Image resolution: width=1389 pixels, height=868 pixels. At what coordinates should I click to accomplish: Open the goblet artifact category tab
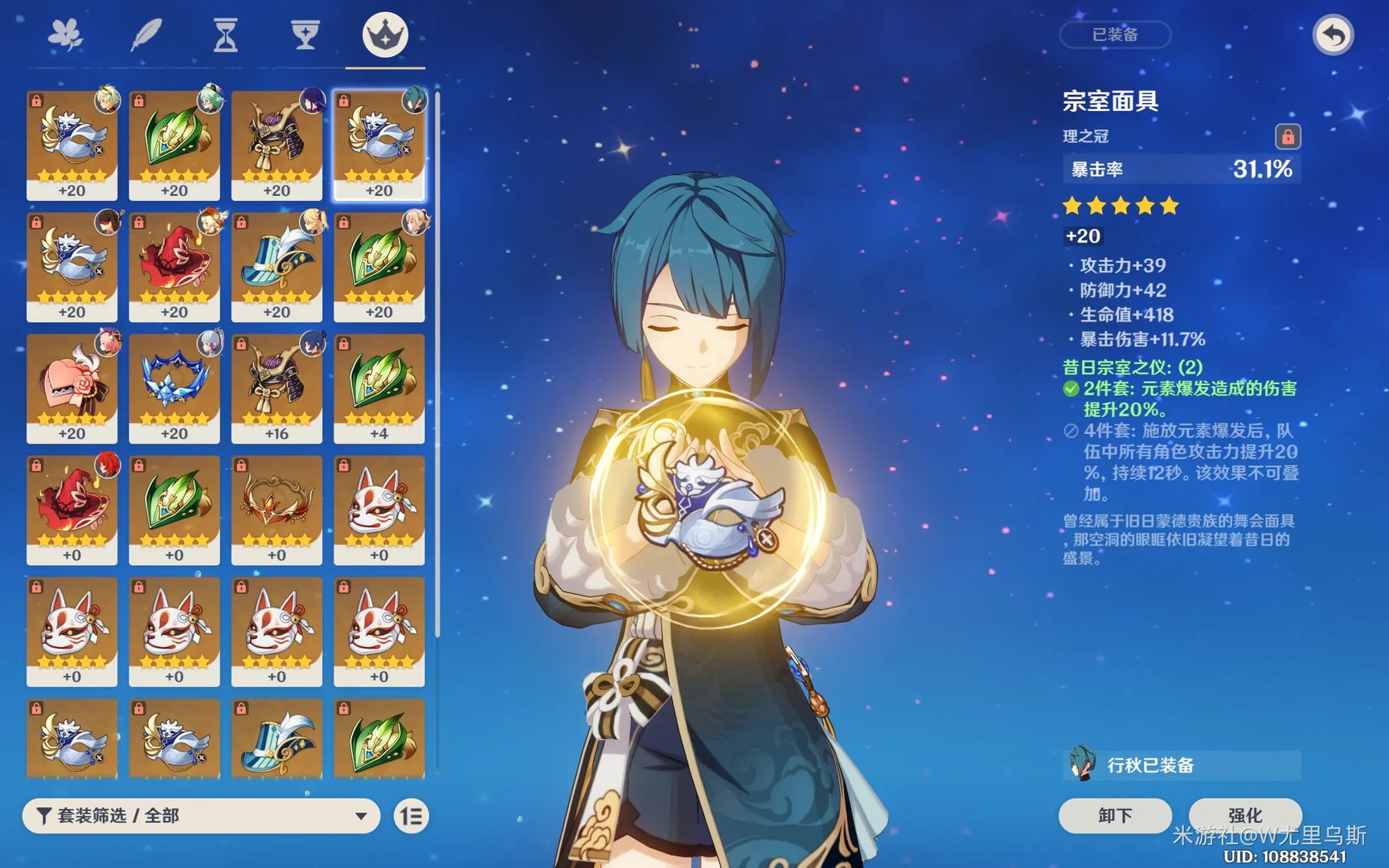pyautogui.click(x=304, y=34)
